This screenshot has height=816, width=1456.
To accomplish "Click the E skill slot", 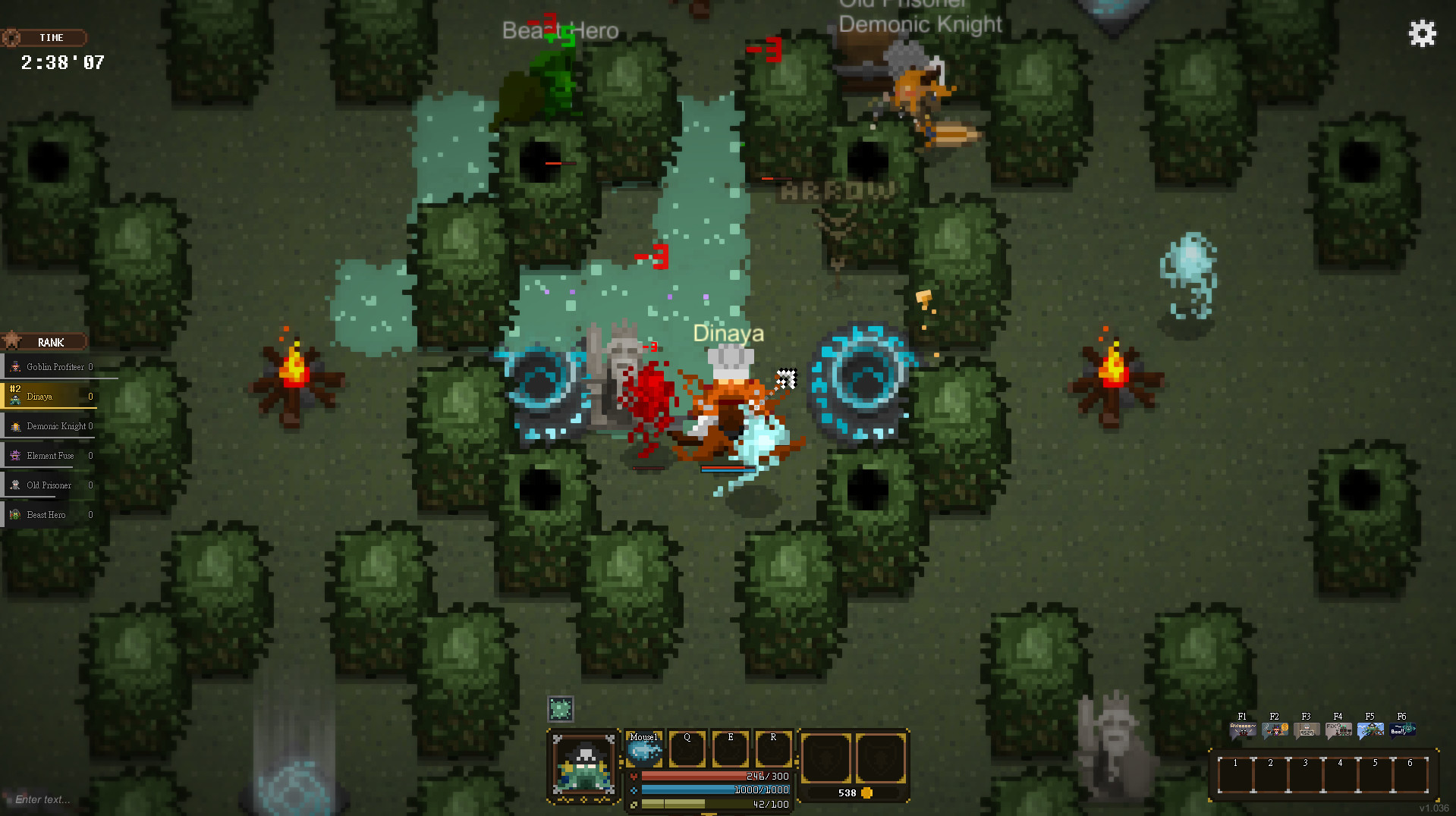I will pos(730,749).
